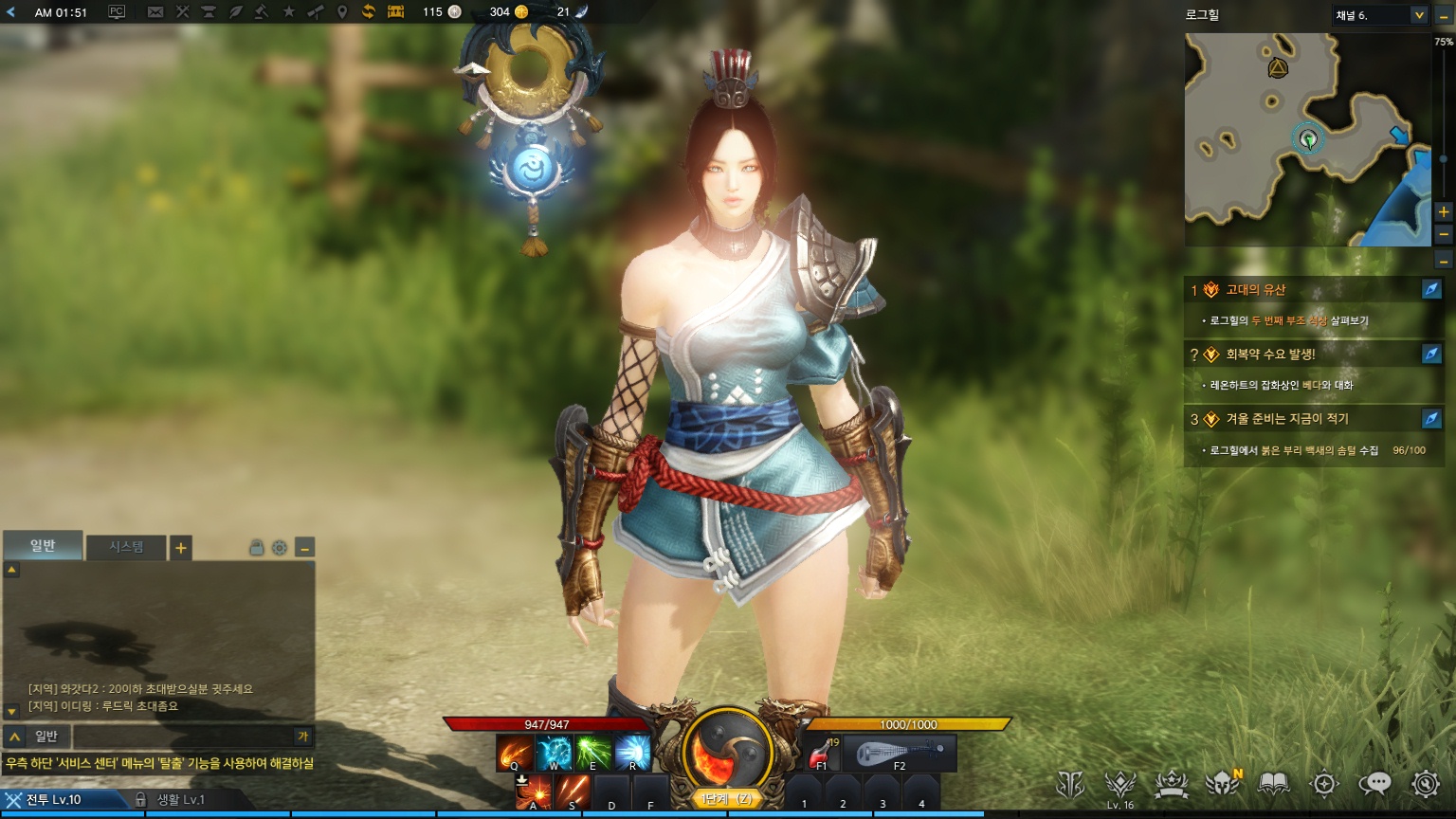Use the red health potion slot
The image size is (1456, 819).
point(821,754)
